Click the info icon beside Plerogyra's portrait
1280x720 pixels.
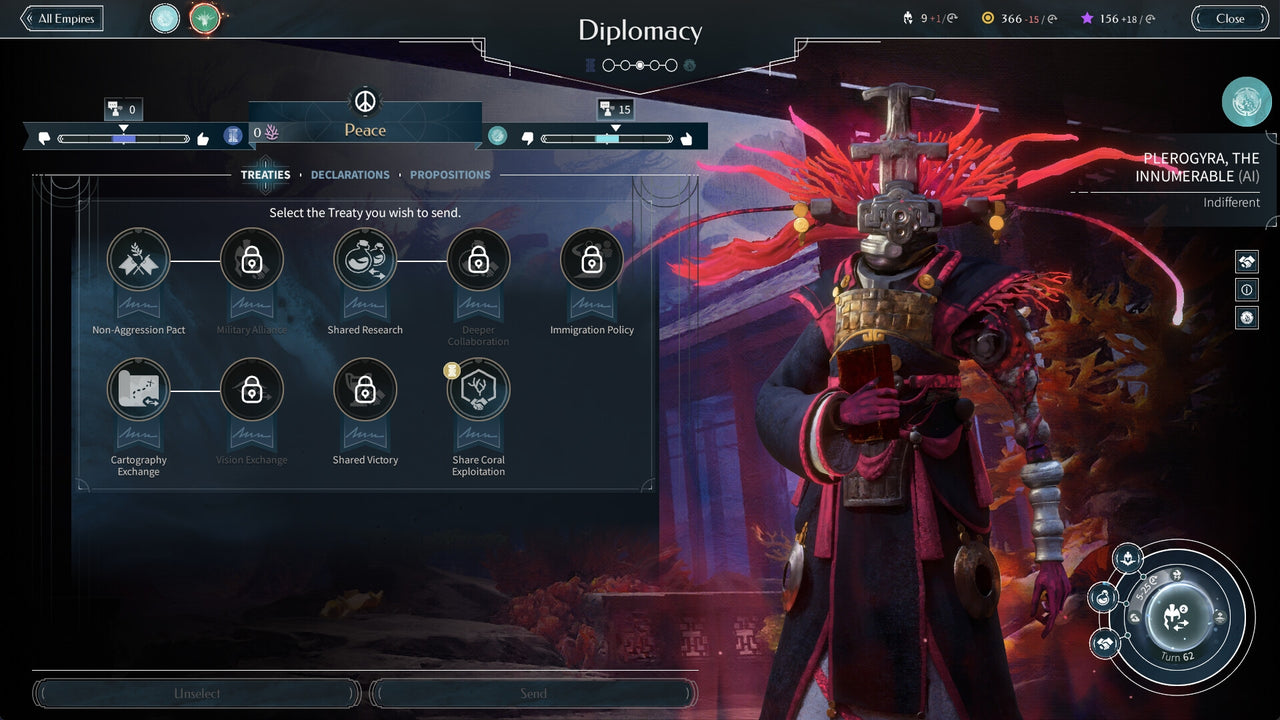click(1246, 290)
